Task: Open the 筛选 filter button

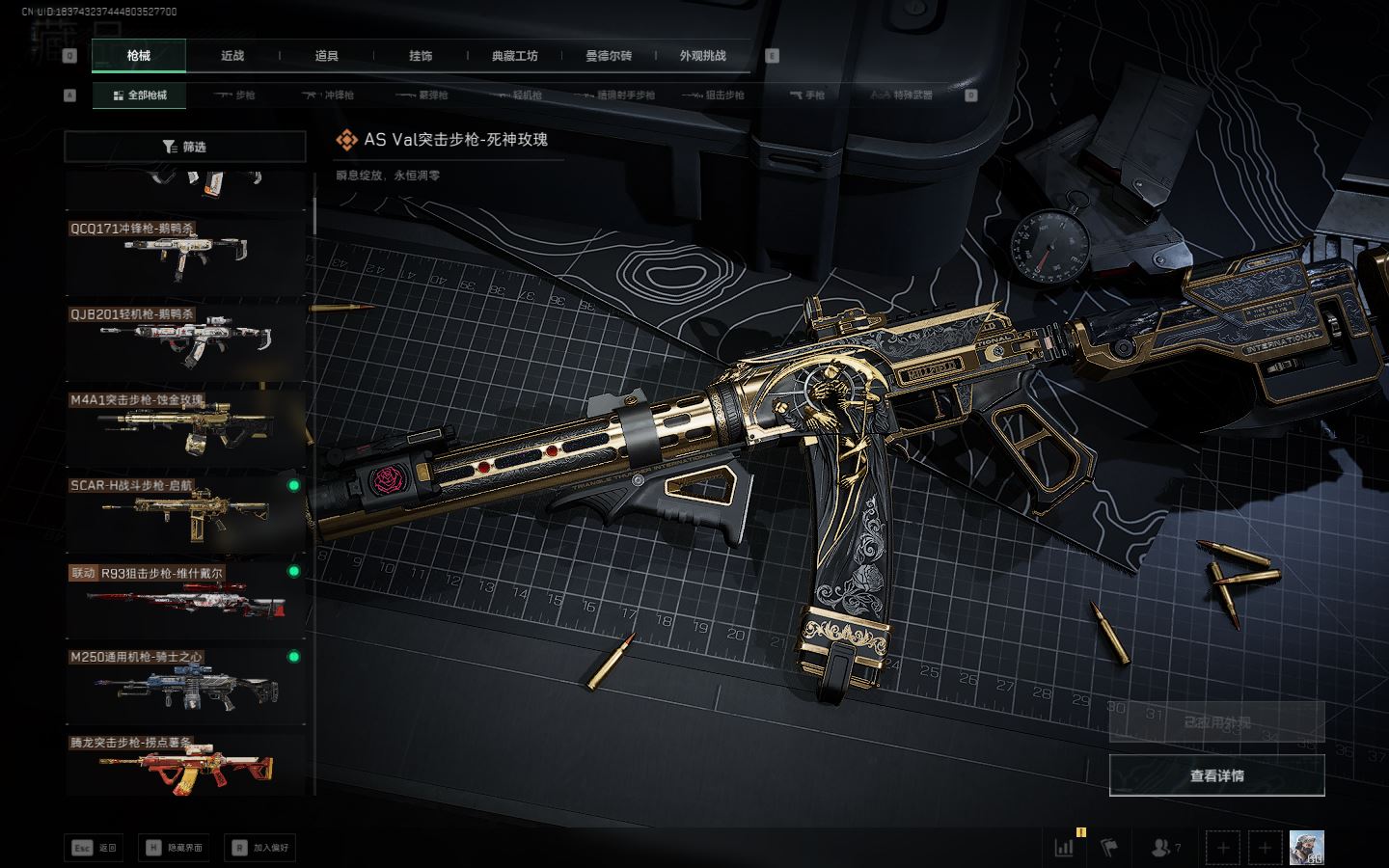Action: [184, 147]
